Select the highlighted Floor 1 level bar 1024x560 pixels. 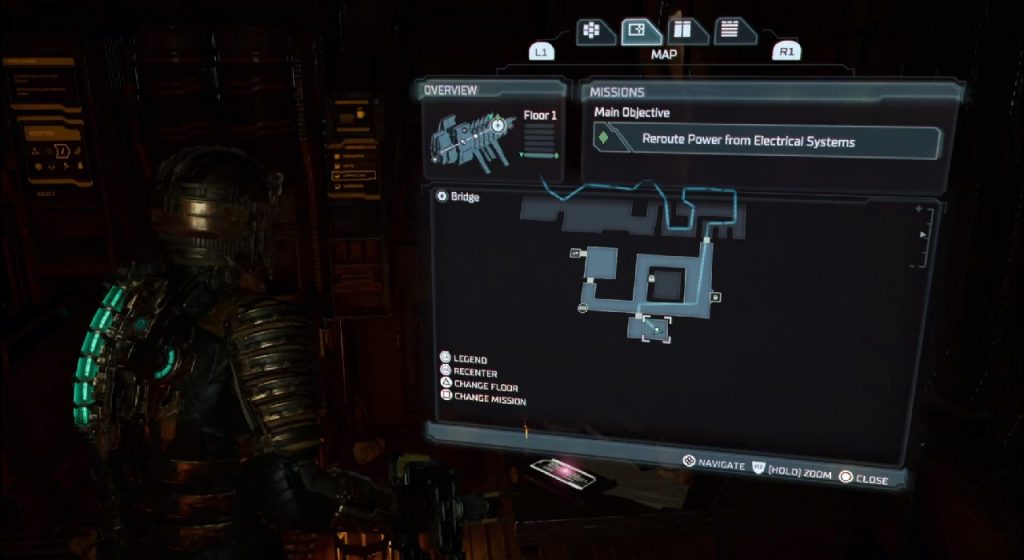[541, 154]
